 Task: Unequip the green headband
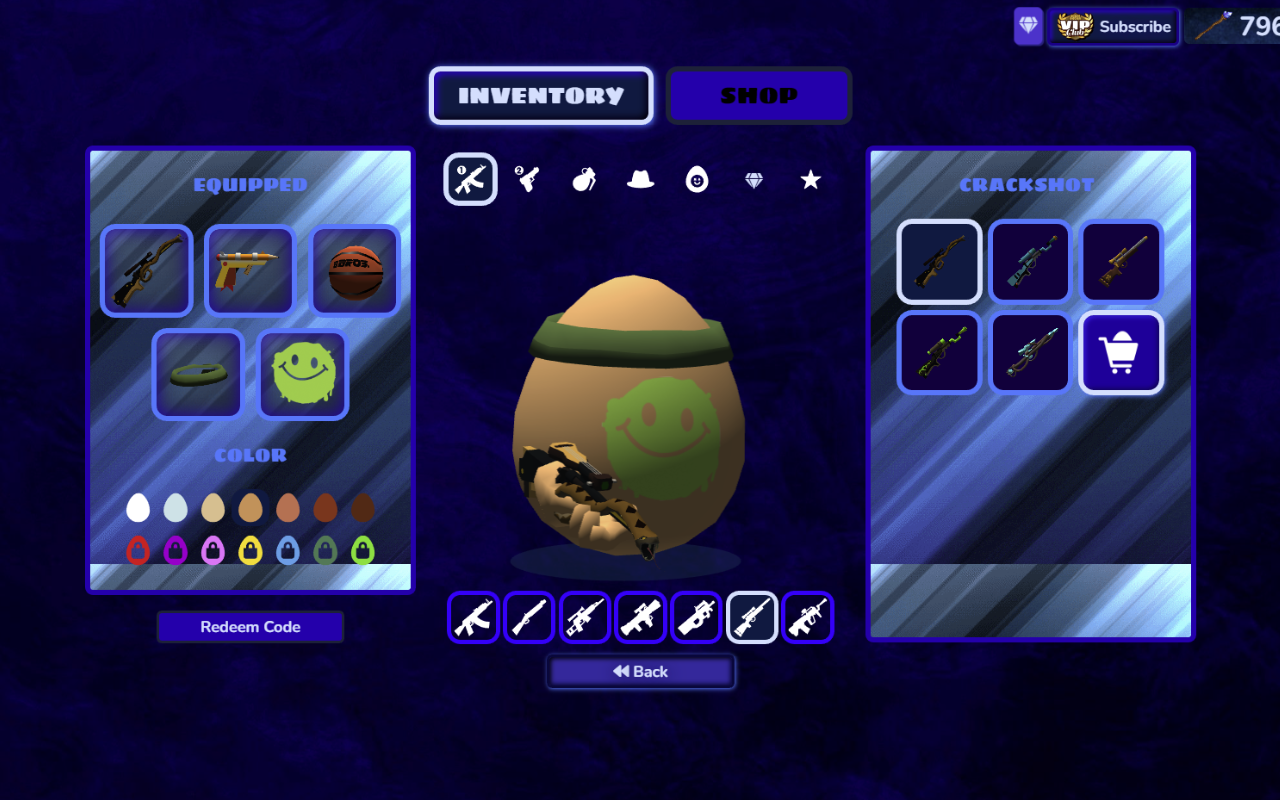pos(197,374)
